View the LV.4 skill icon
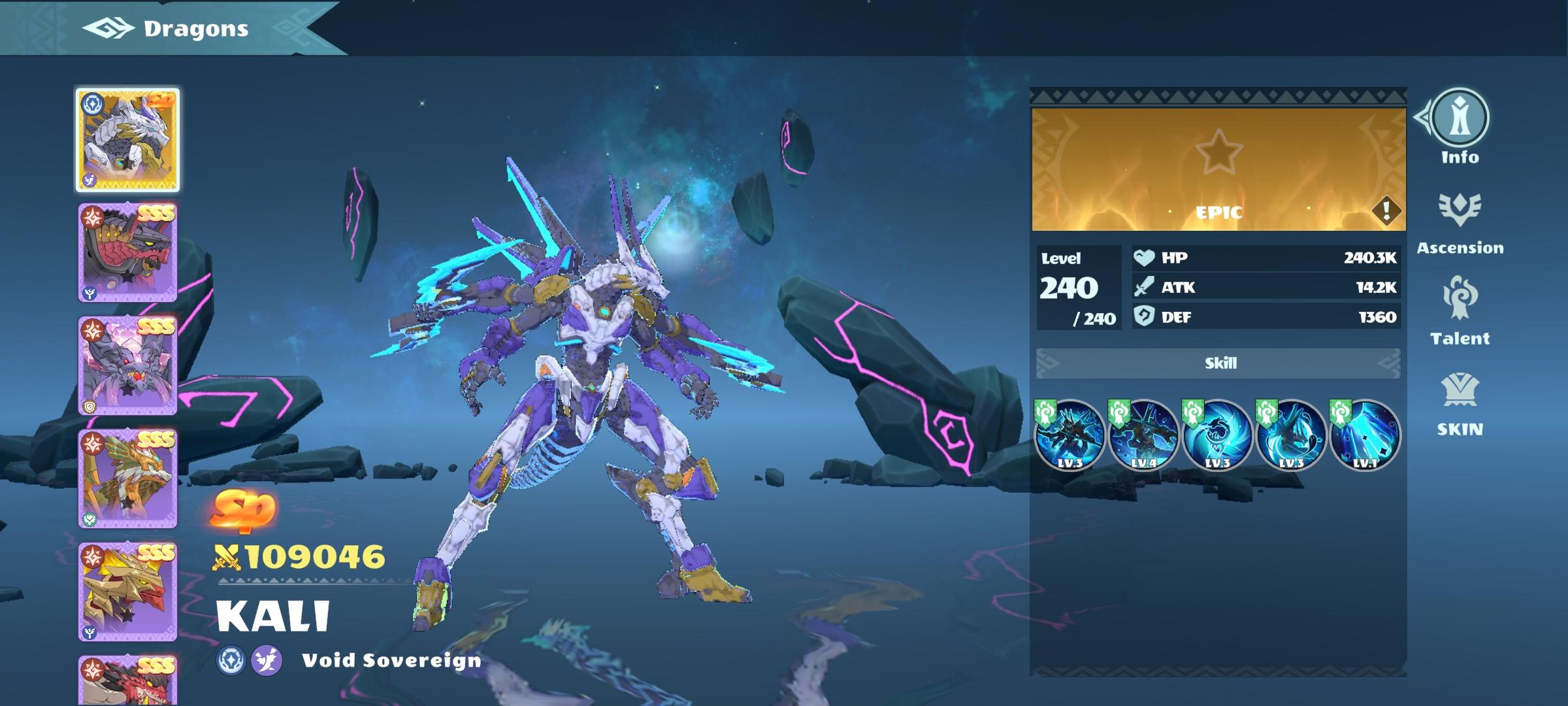Image resolution: width=1568 pixels, height=706 pixels. (x=1143, y=435)
